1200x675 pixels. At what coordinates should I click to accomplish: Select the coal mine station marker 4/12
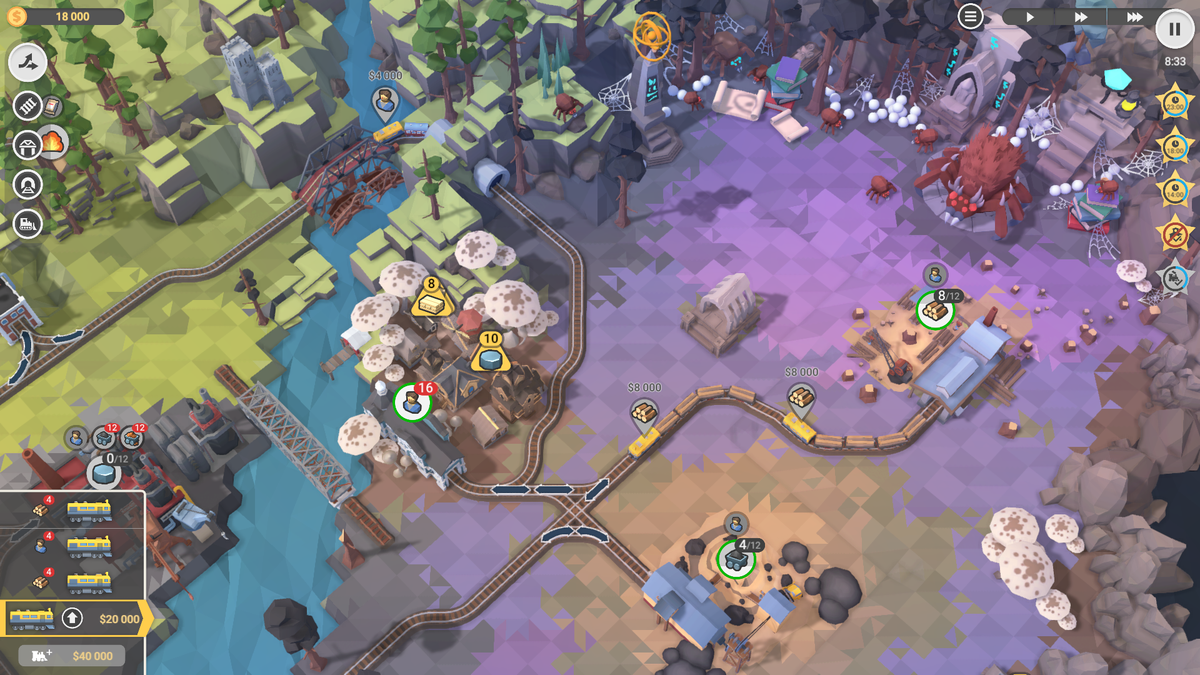coord(735,558)
